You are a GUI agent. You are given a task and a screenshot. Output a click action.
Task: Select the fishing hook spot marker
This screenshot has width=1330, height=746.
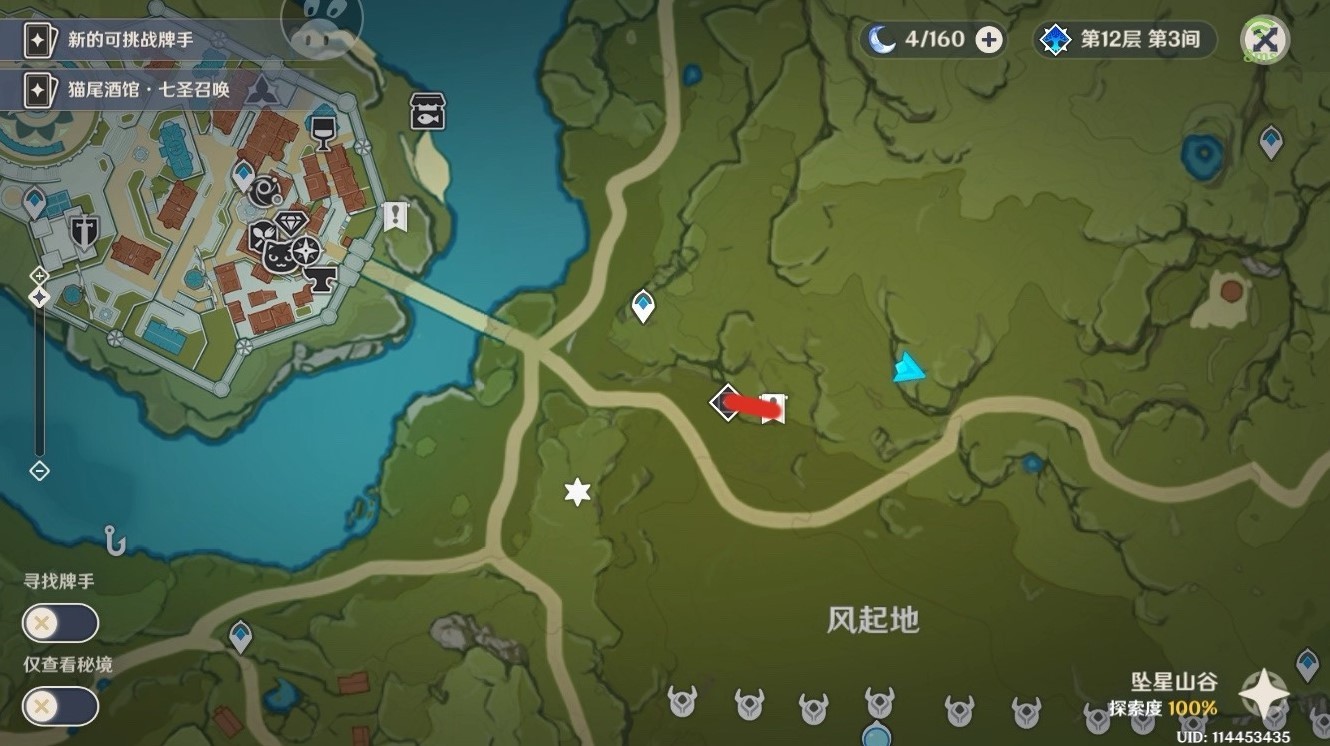[115, 541]
